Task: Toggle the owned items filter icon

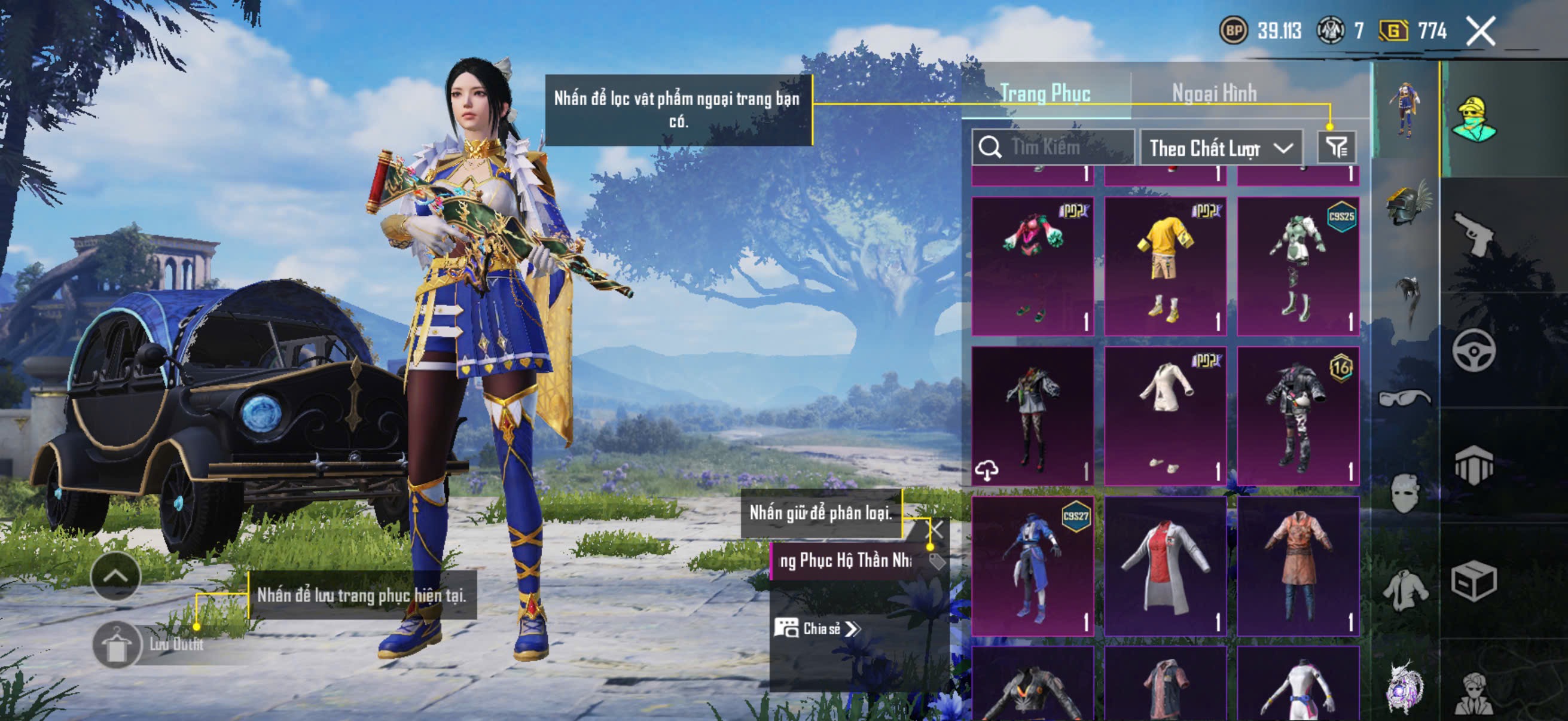Action: [x=1337, y=147]
